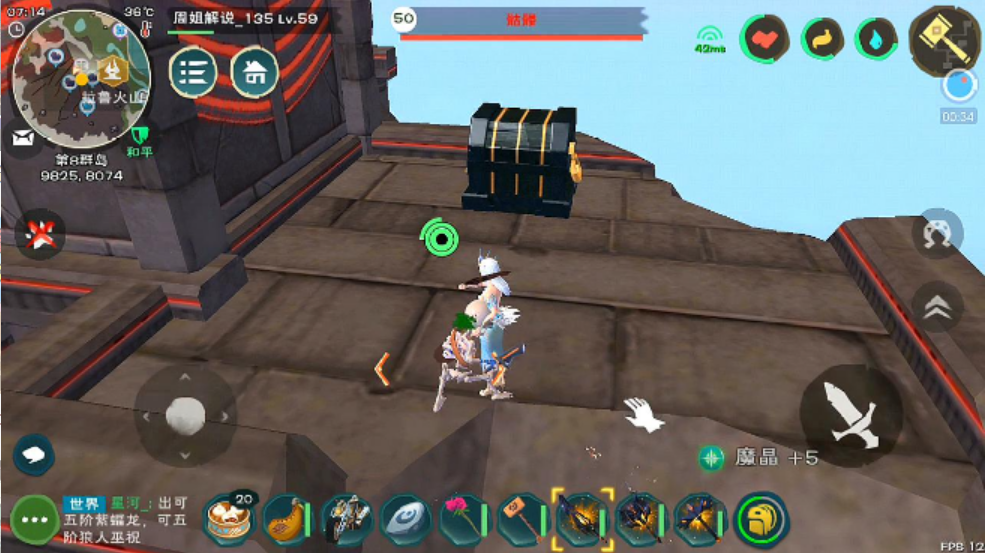Open the chat options ellipsis button
985x553 pixels.
coord(34,520)
